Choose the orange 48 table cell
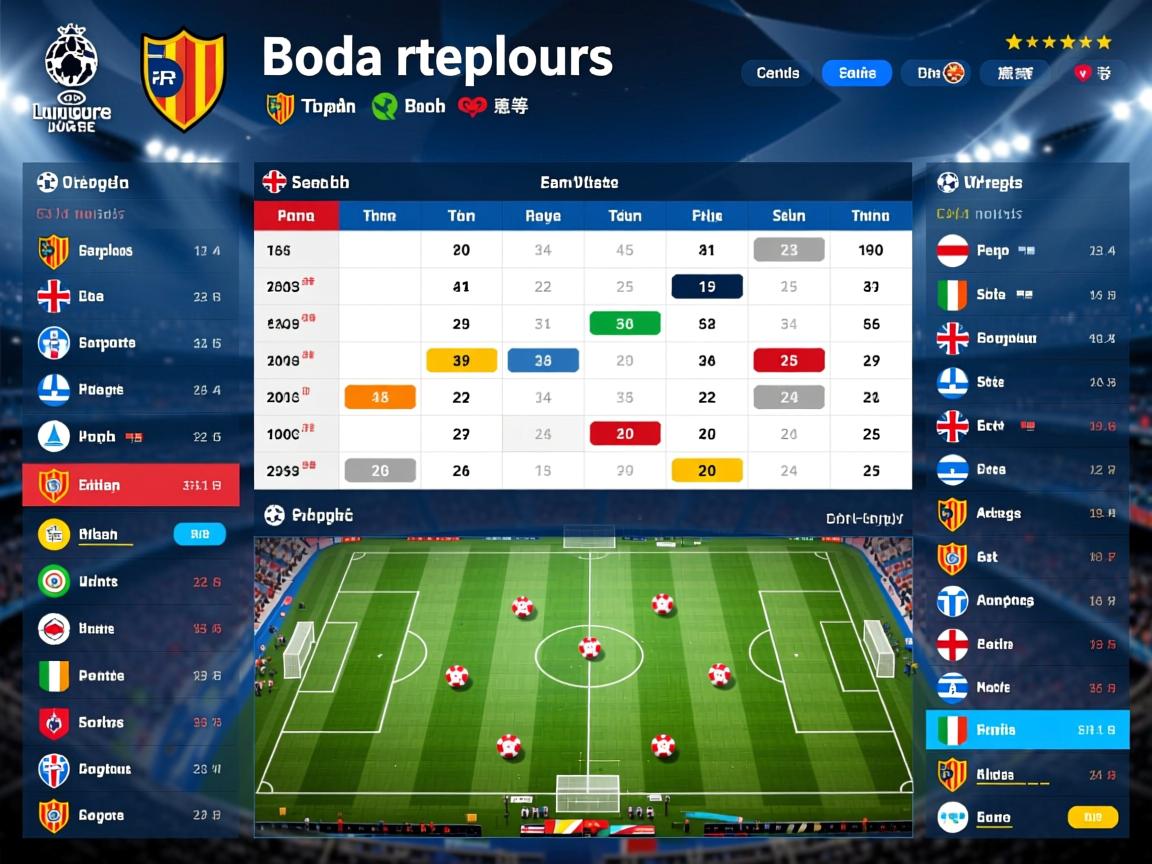Viewport: 1152px width, 864px height. coord(380,397)
